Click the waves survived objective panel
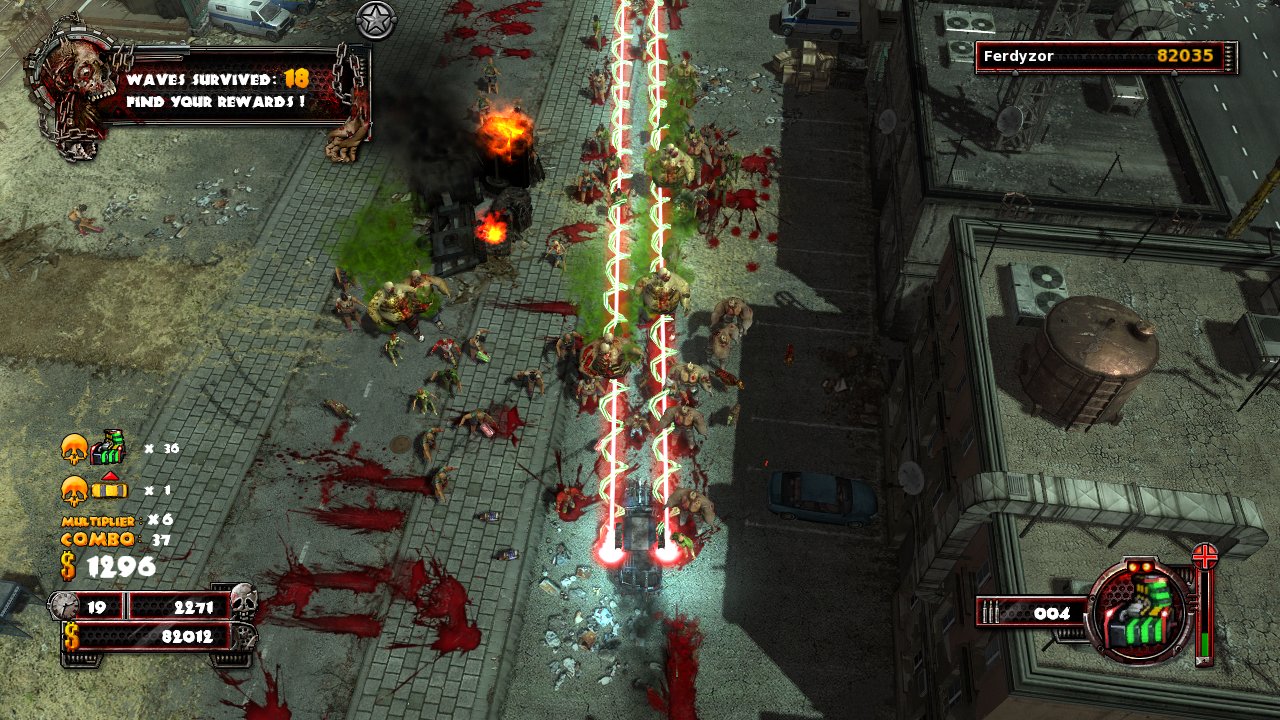This screenshot has width=1280, height=720. 233,89
